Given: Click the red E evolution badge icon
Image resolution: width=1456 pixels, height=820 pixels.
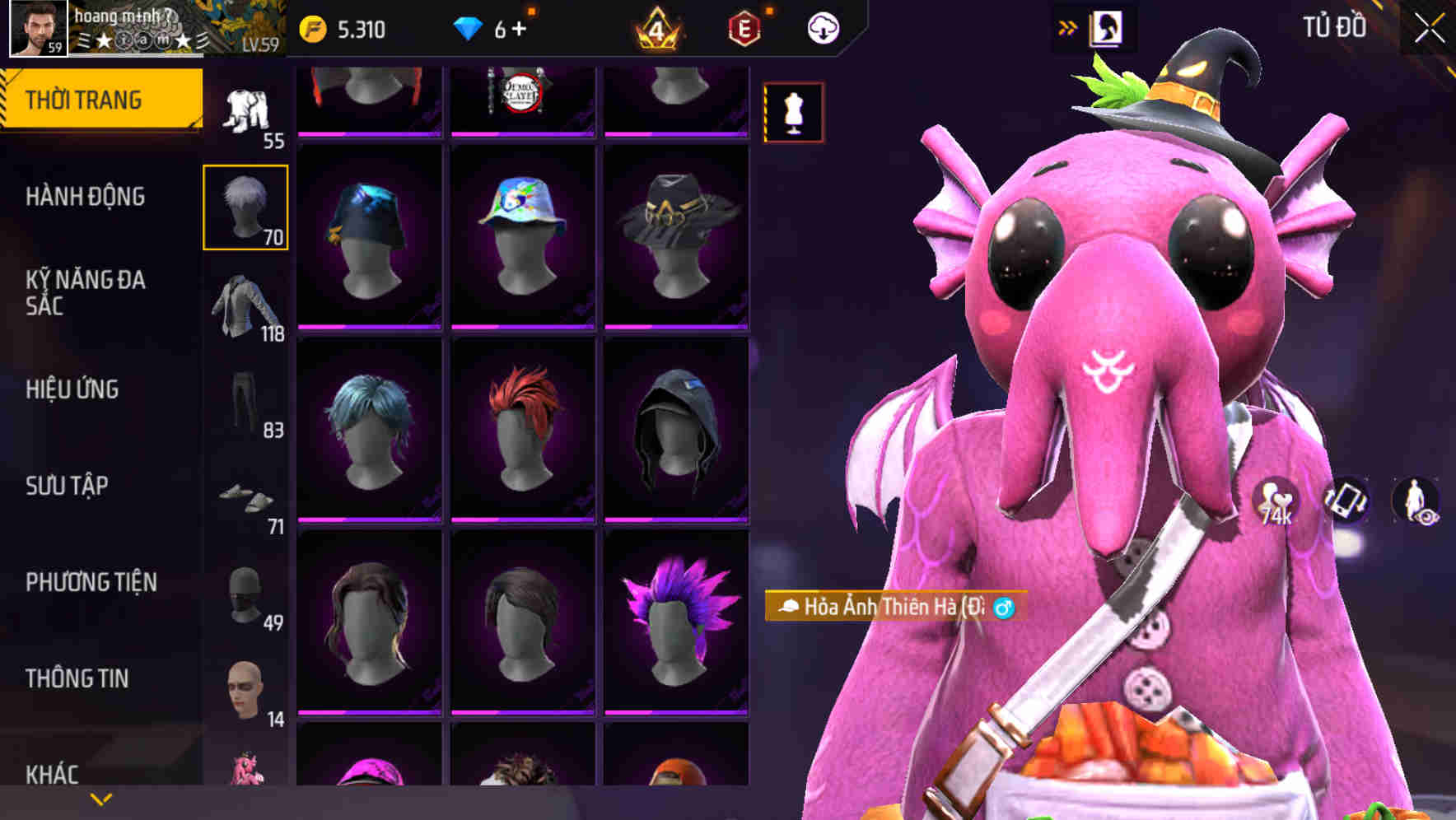Looking at the screenshot, I should 744,26.
